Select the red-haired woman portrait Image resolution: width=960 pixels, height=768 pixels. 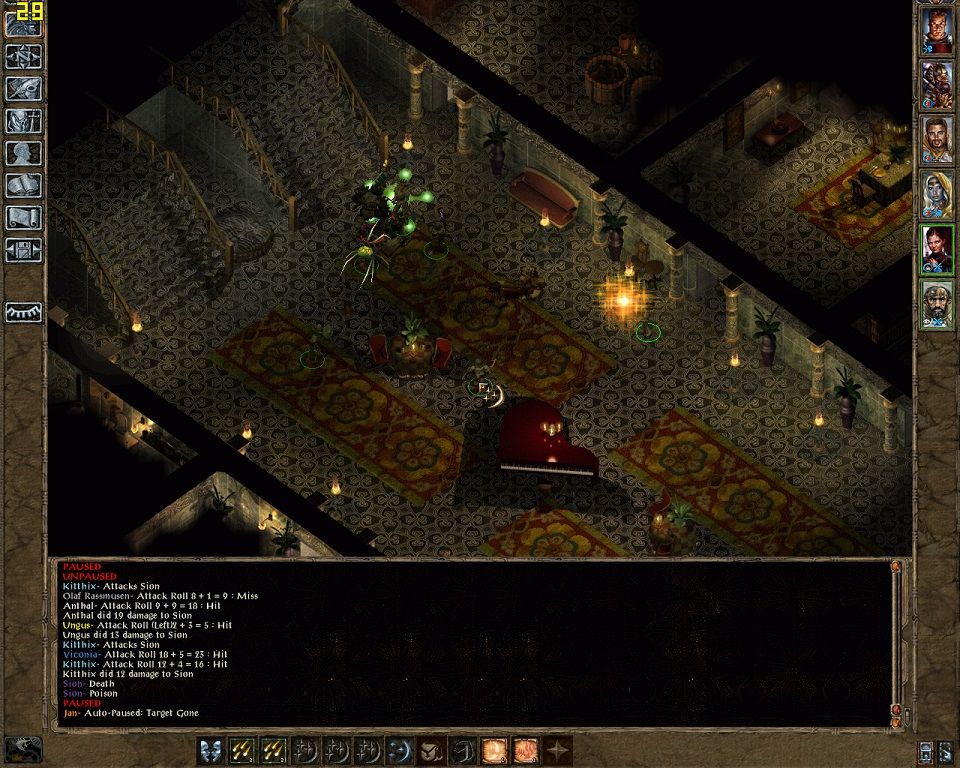(937, 249)
